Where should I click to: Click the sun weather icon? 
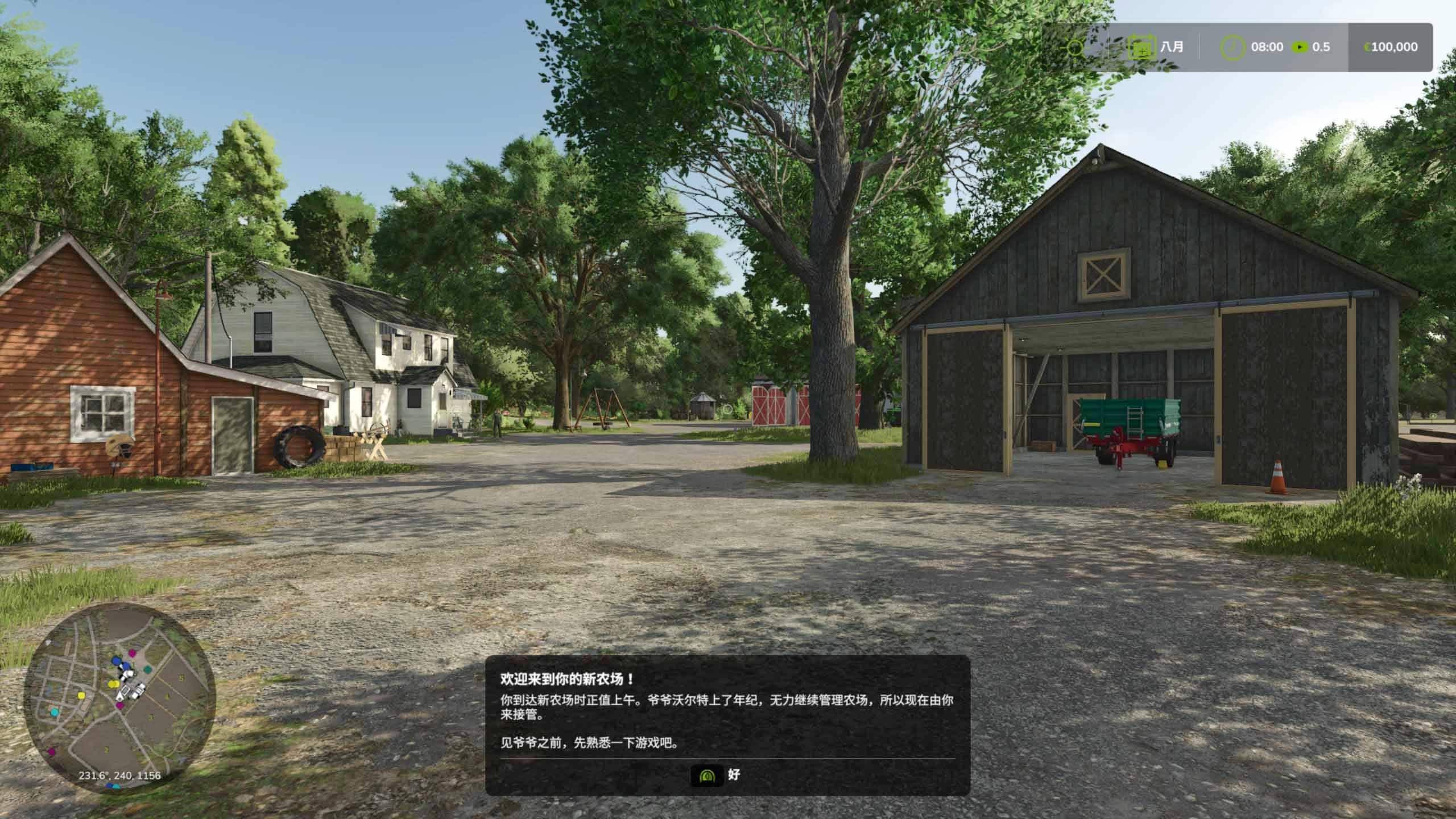[x=1074, y=47]
